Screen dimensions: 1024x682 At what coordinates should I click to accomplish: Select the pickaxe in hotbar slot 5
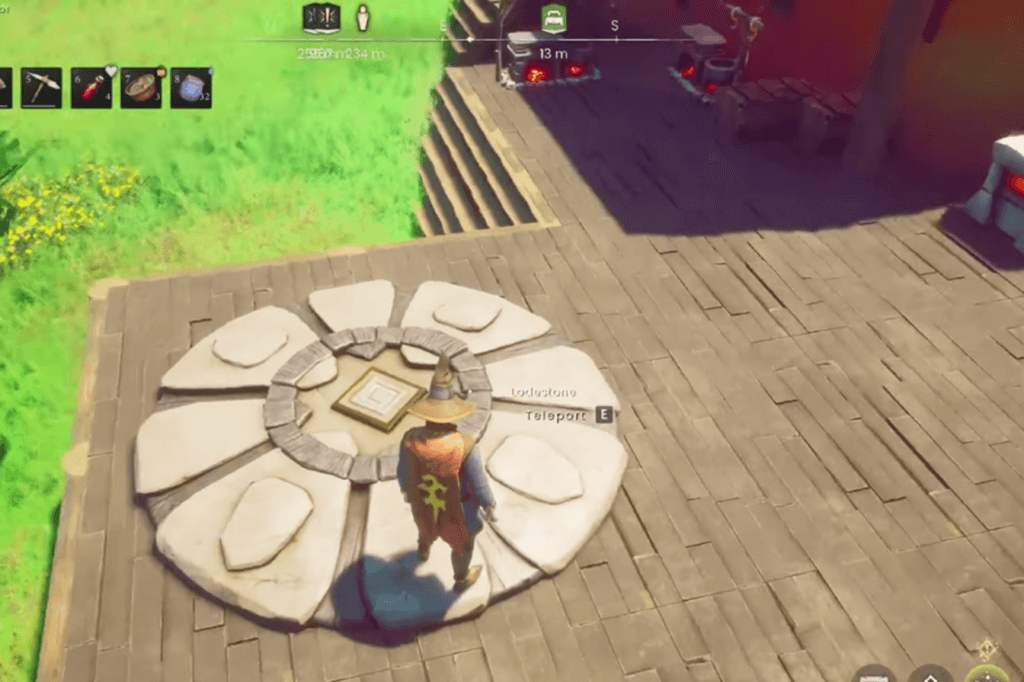pos(42,87)
